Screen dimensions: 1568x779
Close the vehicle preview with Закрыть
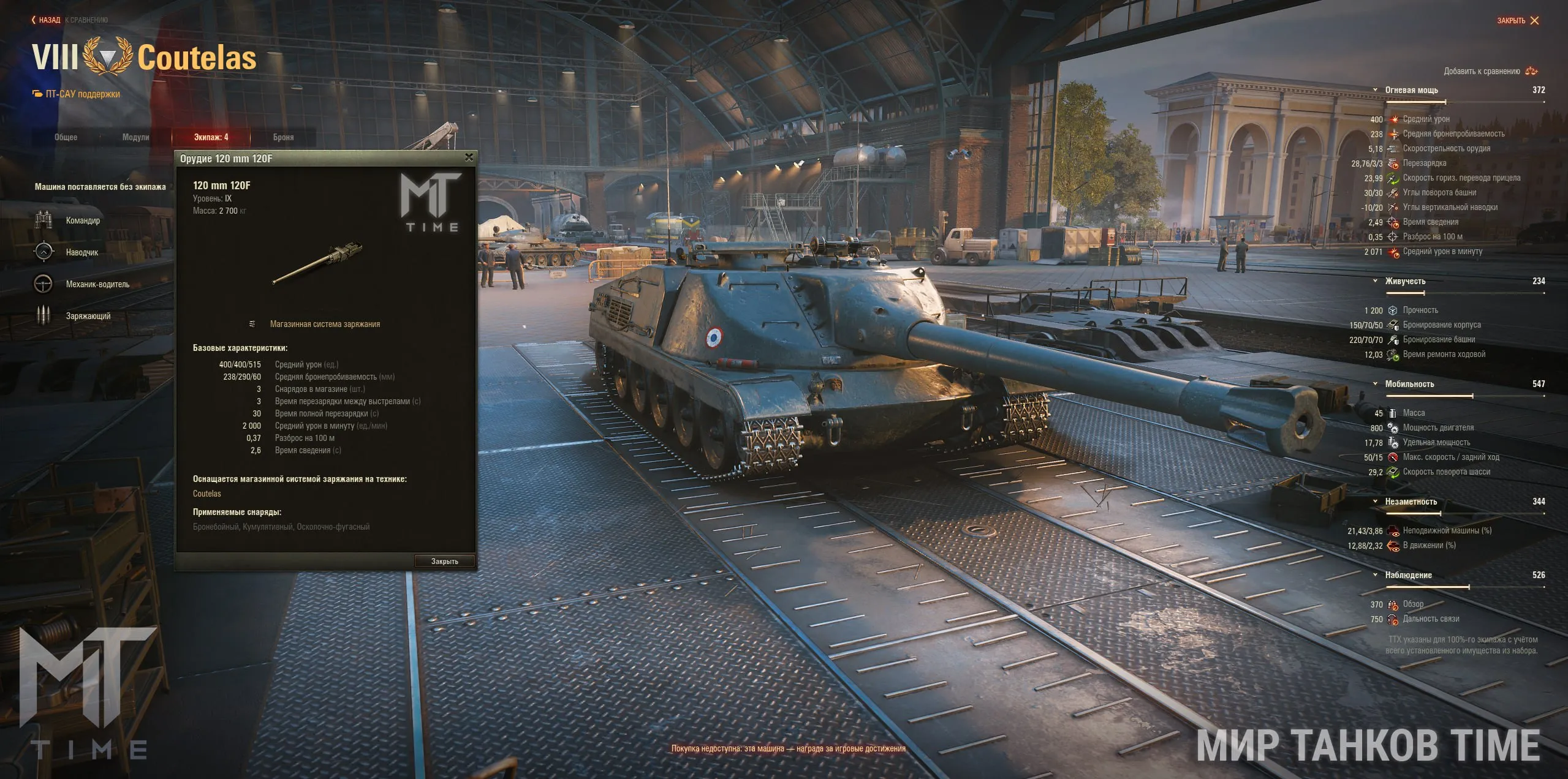1518,21
